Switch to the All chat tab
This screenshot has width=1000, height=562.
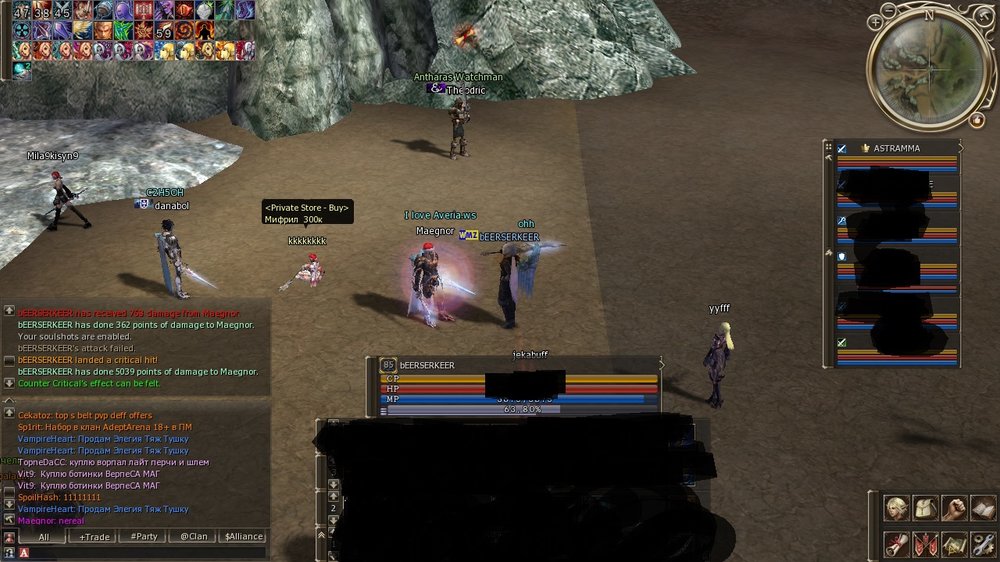45,537
